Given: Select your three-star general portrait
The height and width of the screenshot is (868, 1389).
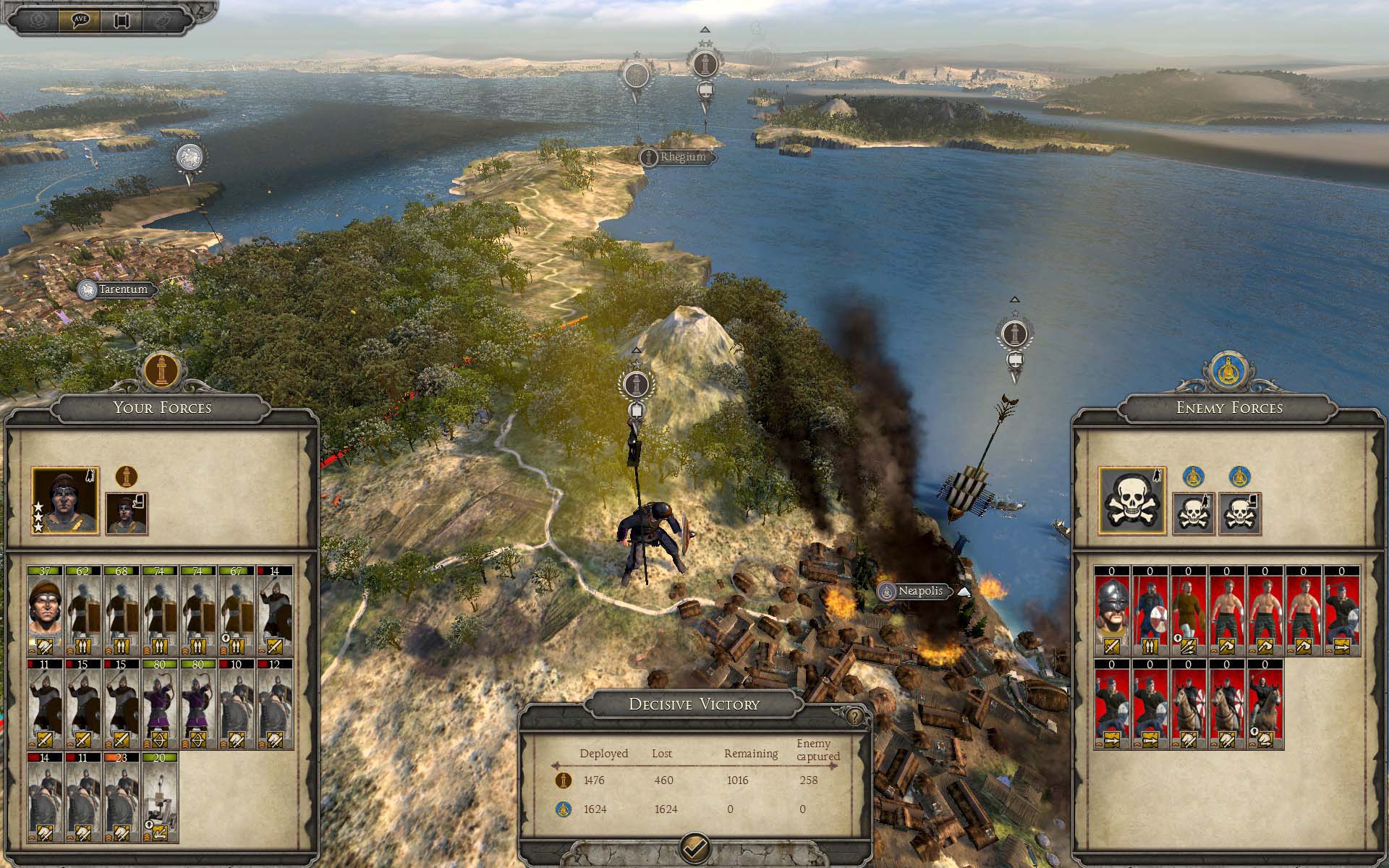Looking at the screenshot, I should (65, 501).
